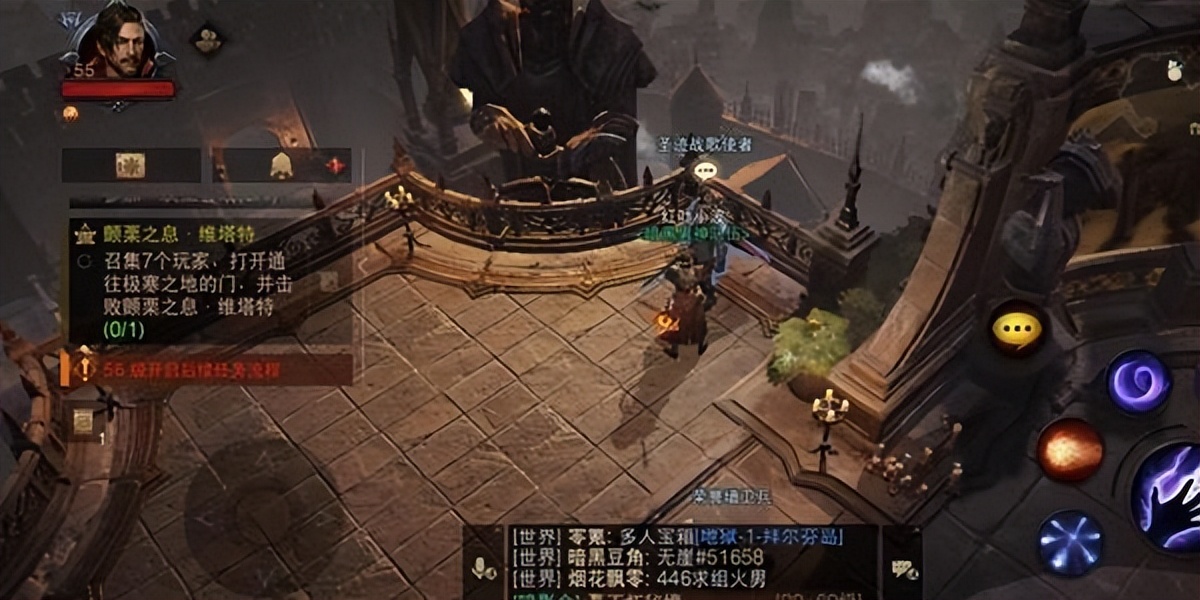This screenshot has height=600, width=1200.
Task: Use the scroll item slot
Action: [83, 422]
